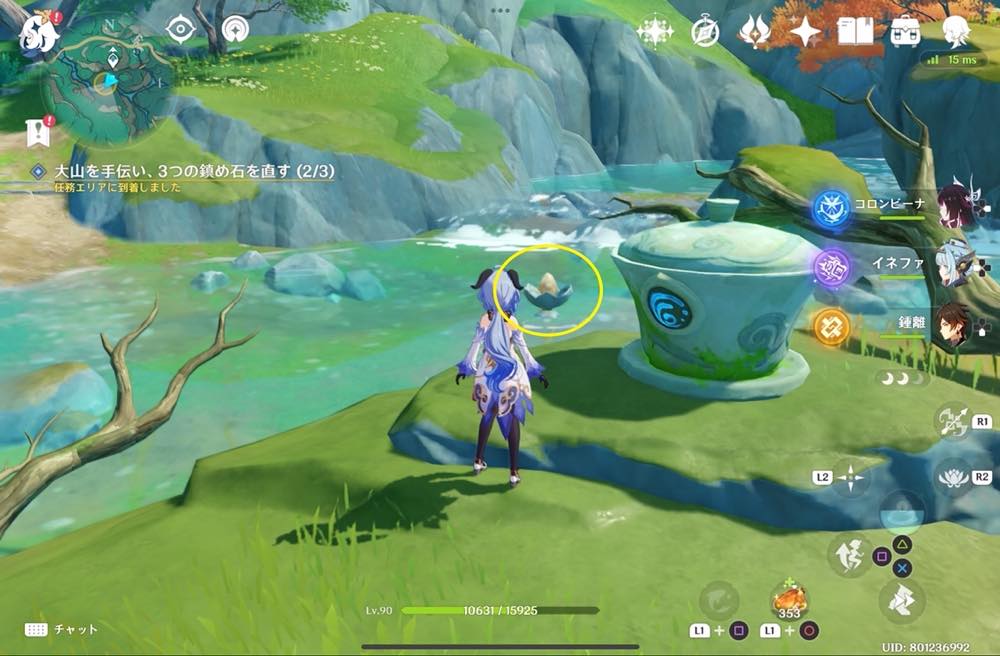Switch to party member イネファ
Screen dimensions: 1000x656
point(955,265)
